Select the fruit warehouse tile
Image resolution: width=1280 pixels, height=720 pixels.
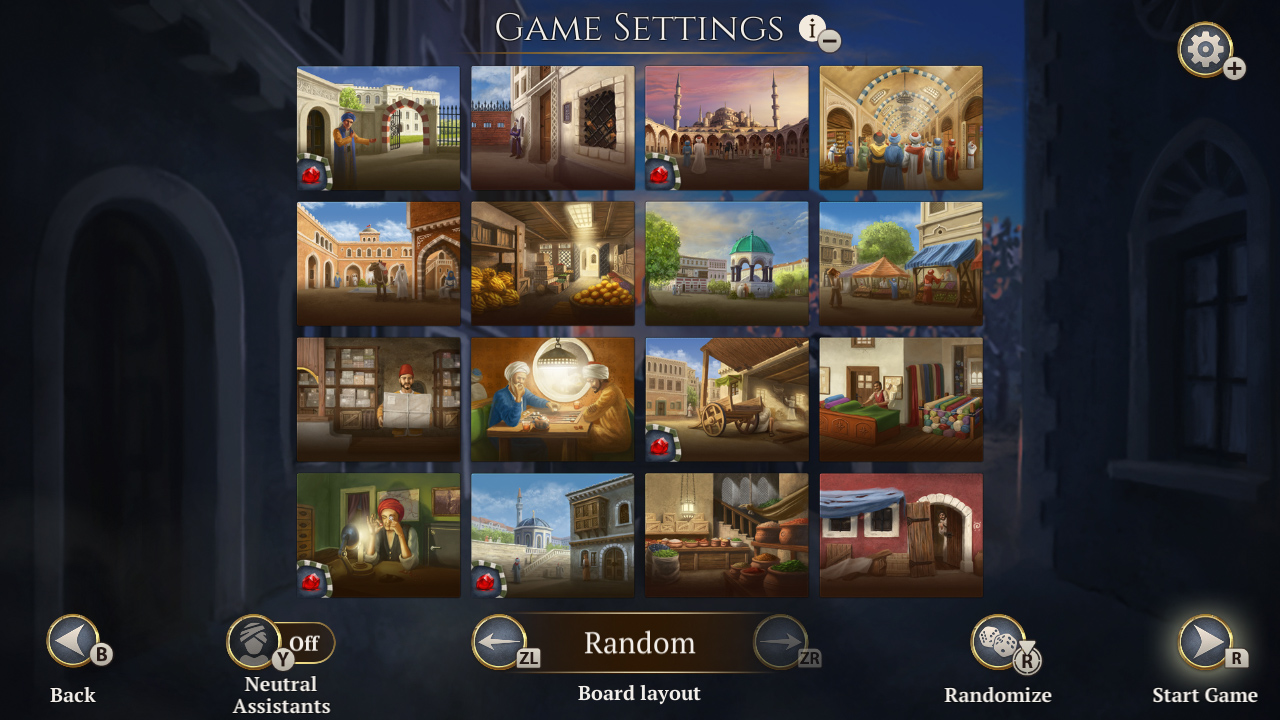click(x=552, y=263)
